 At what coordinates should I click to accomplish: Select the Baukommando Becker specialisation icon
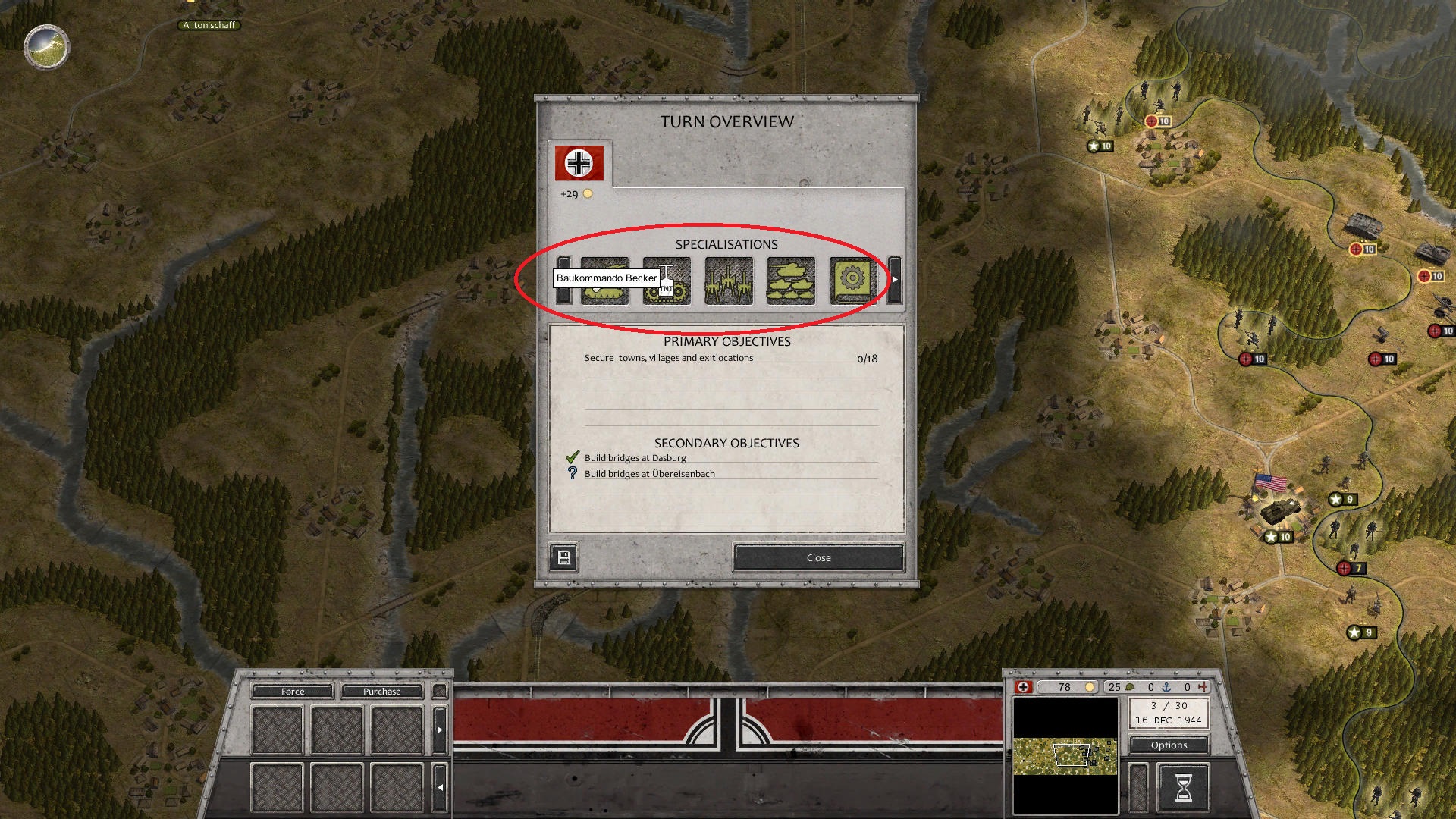tap(606, 281)
